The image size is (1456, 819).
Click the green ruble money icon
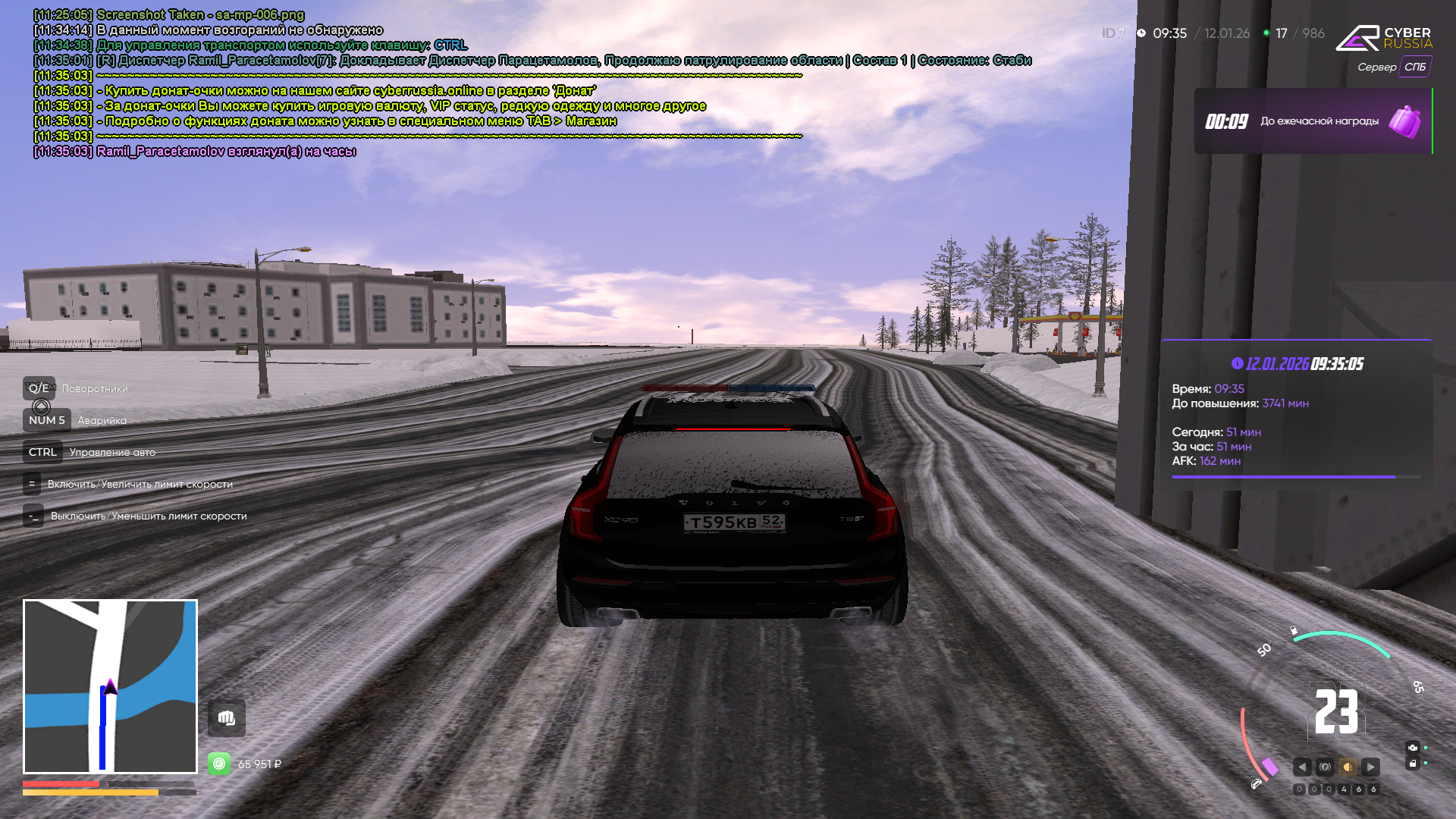pyautogui.click(x=219, y=764)
